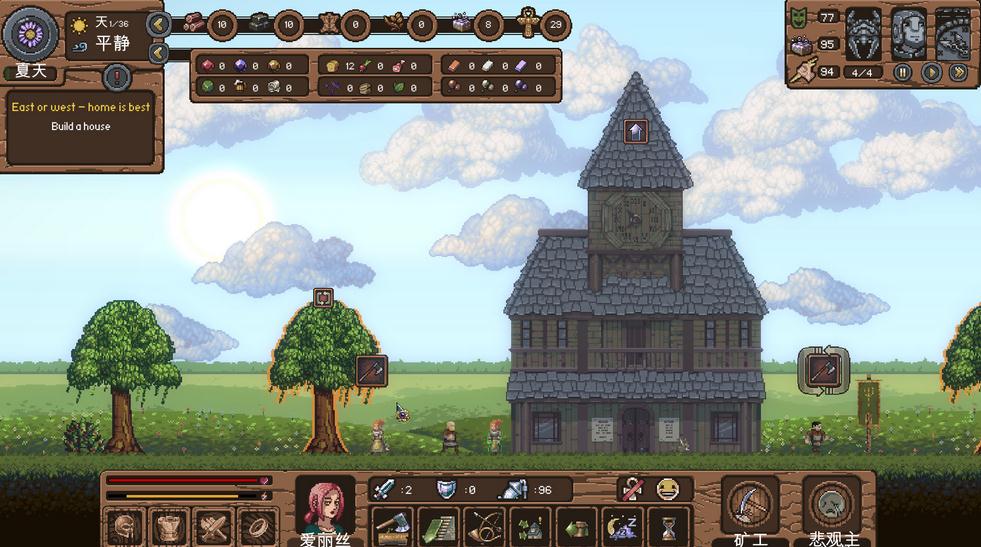Select the spider enemy card

[863, 34]
